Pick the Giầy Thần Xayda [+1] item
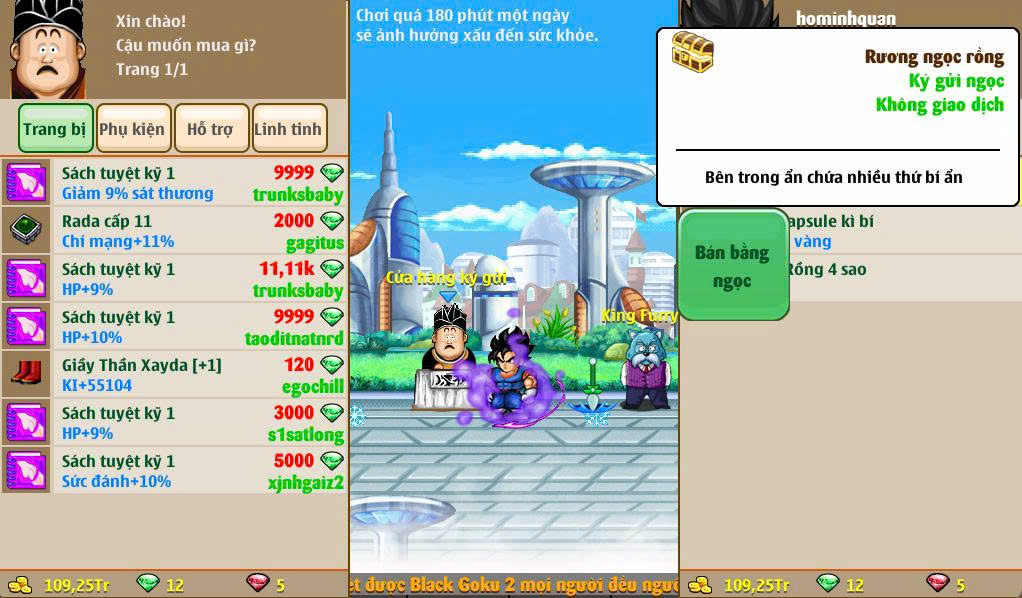Screen dimensions: 1022x598 click(x=174, y=375)
